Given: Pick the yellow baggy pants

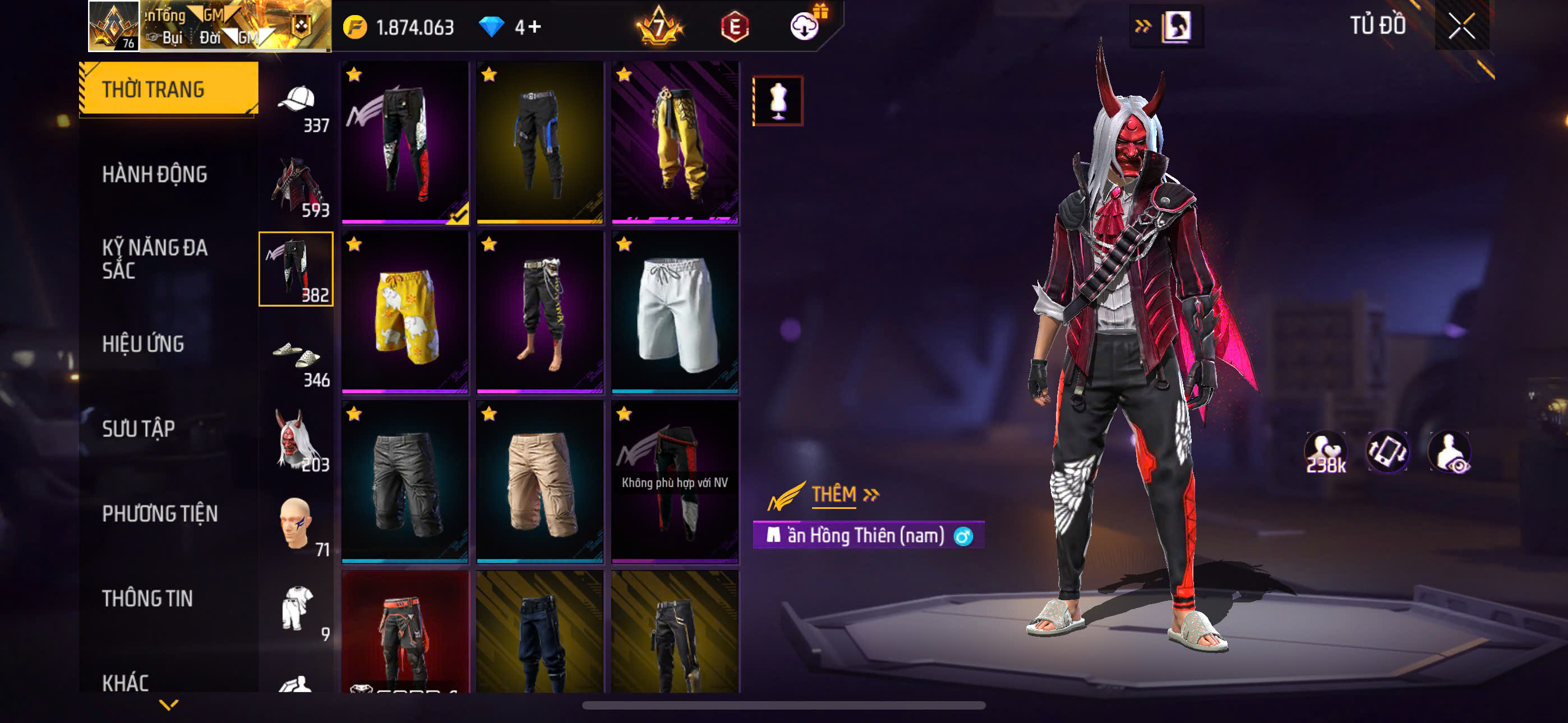Looking at the screenshot, I should tap(675, 142).
